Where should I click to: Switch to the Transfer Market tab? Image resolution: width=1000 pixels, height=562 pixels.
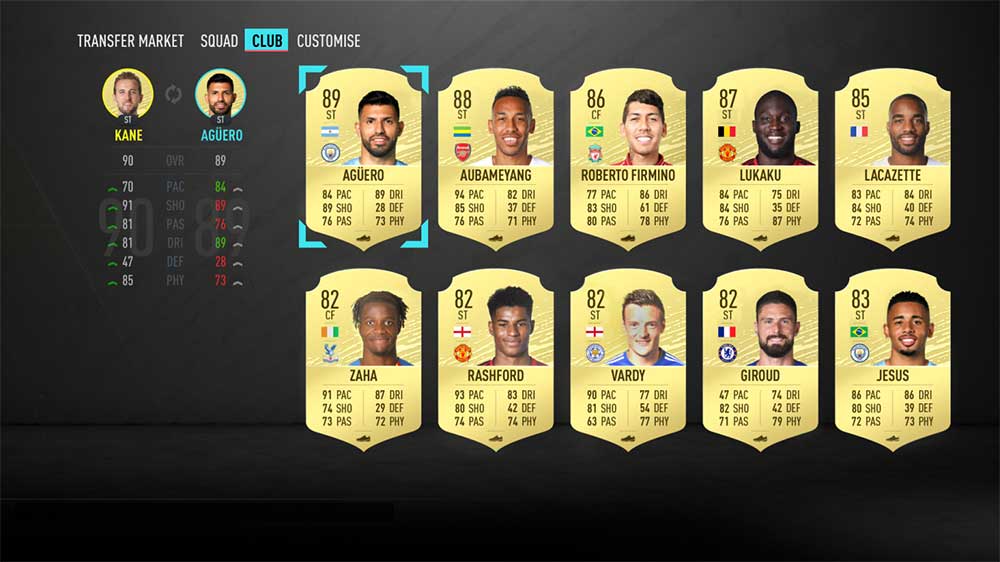(130, 41)
